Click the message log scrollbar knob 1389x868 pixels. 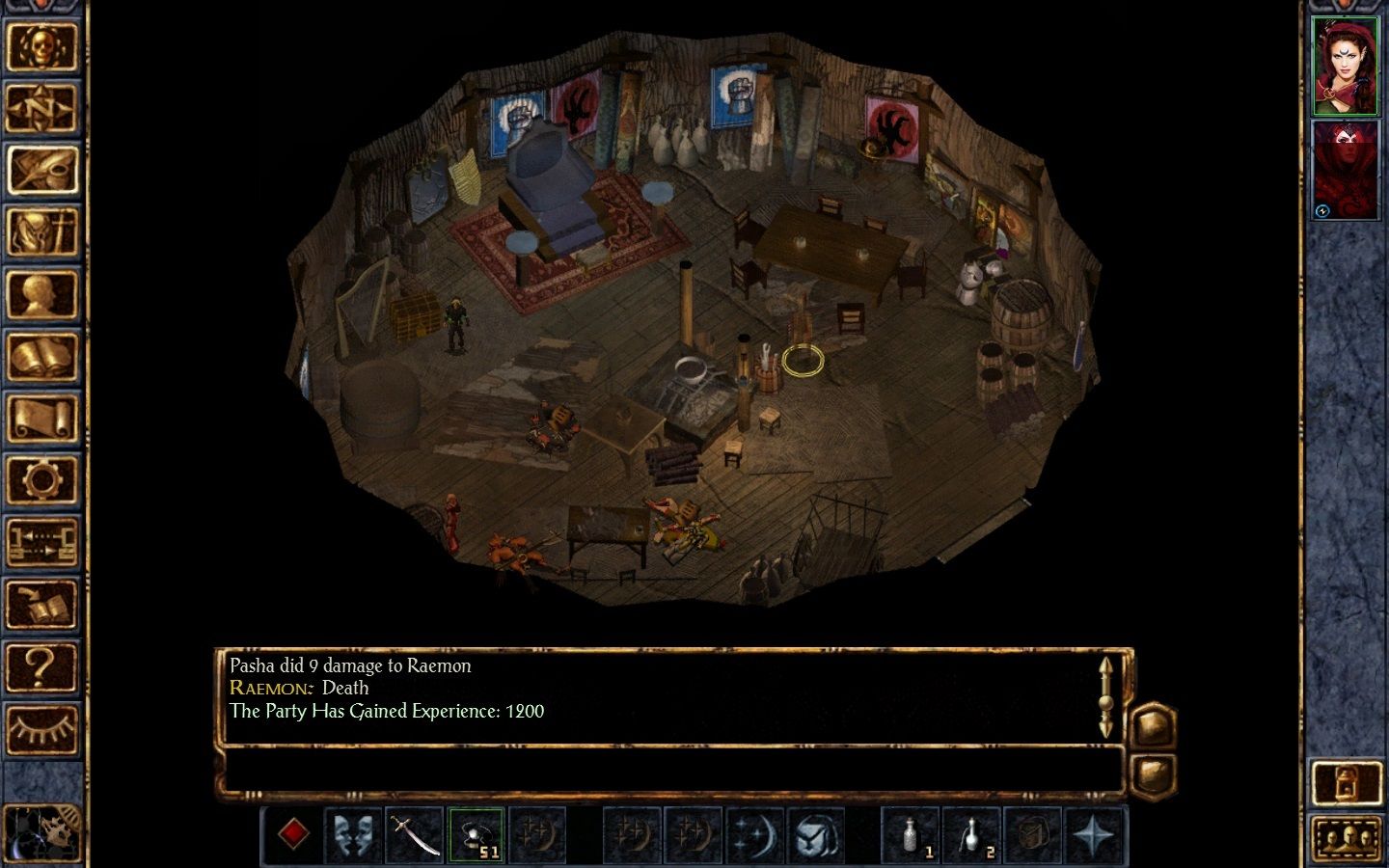(x=1105, y=703)
